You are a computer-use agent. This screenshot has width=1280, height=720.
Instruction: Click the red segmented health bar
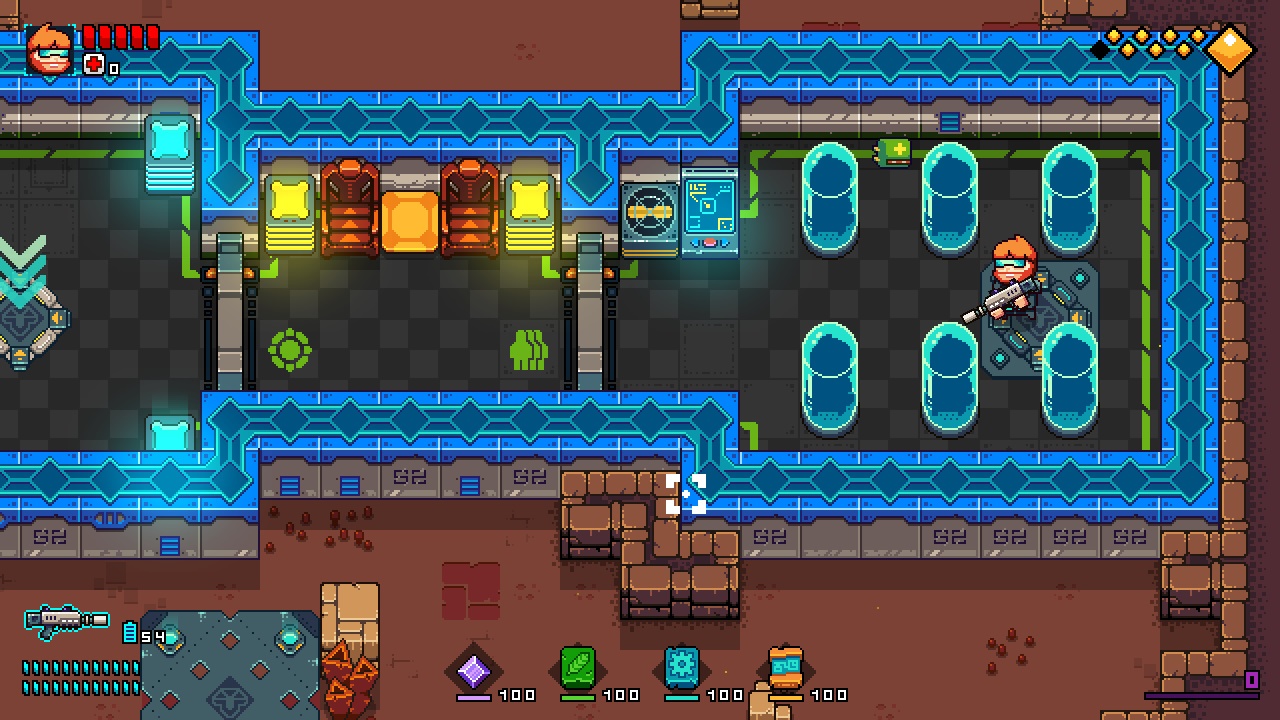[x=120, y=37]
